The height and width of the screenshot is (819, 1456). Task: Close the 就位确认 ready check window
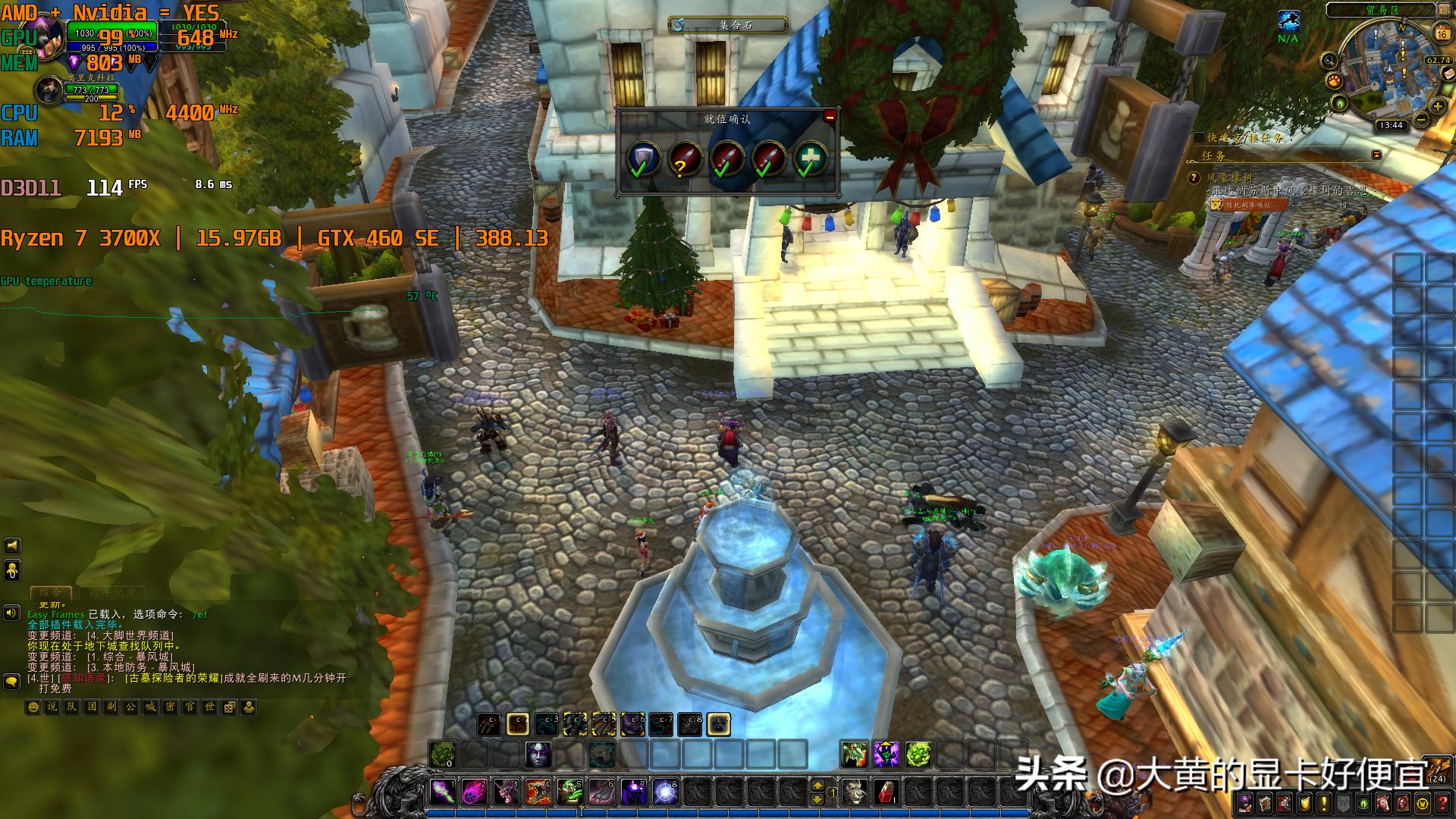(830, 117)
